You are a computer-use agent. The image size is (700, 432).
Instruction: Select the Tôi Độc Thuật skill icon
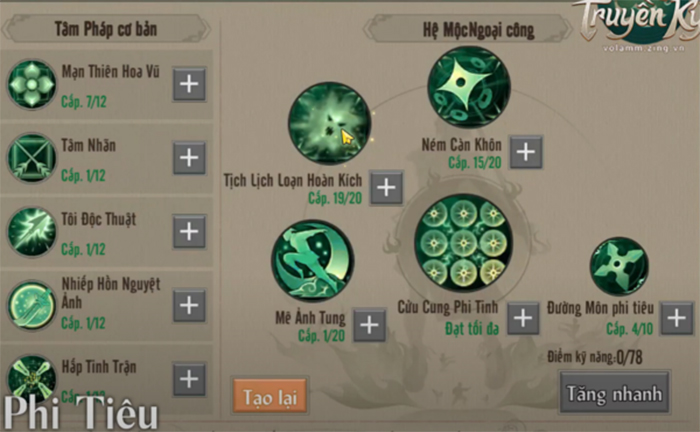(32, 231)
